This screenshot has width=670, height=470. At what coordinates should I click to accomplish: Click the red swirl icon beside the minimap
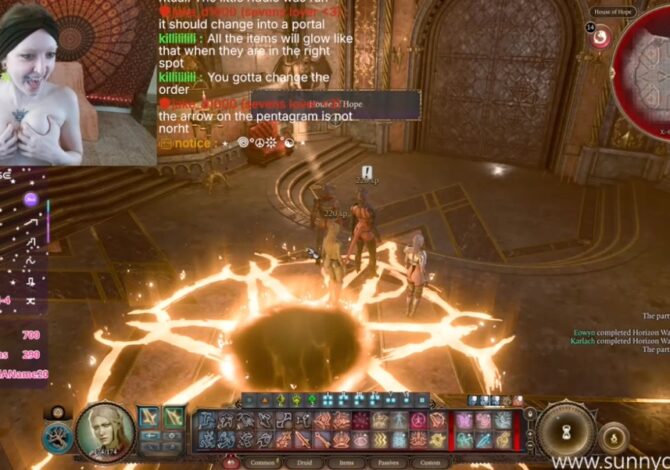tap(601, 38)
